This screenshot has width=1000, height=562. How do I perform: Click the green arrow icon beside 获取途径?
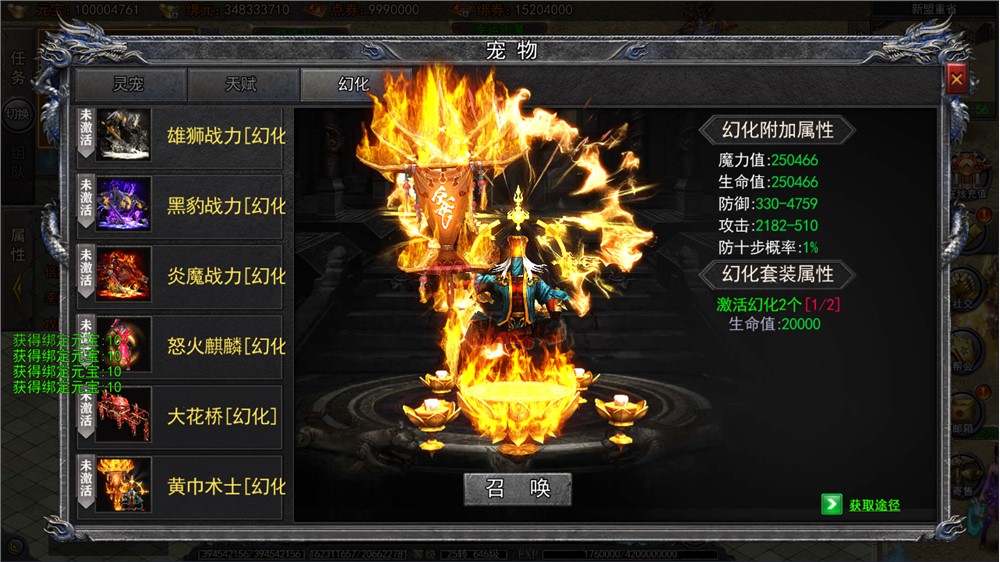click(831, 505)
